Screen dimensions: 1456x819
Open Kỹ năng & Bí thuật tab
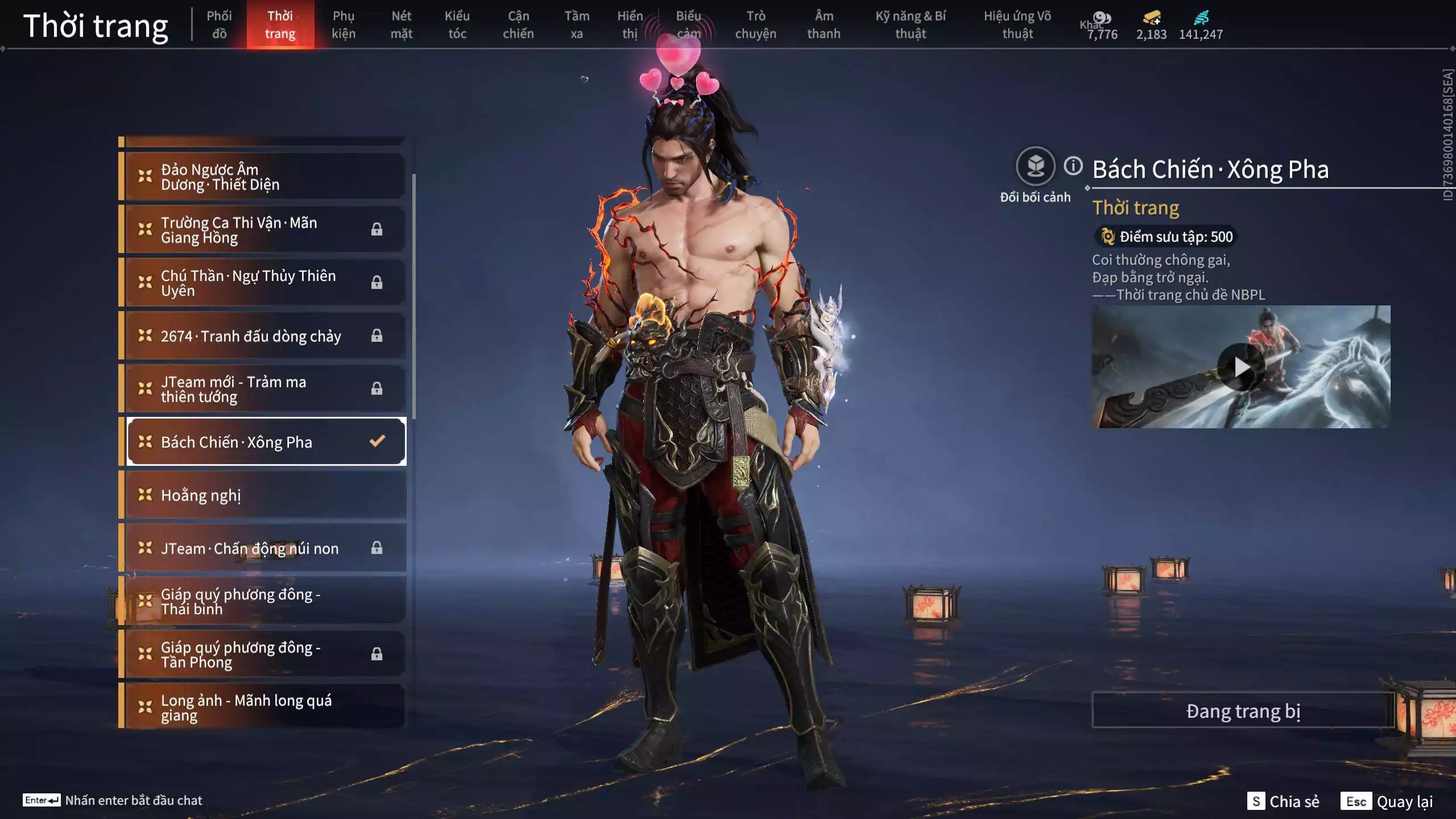(910, 24)
